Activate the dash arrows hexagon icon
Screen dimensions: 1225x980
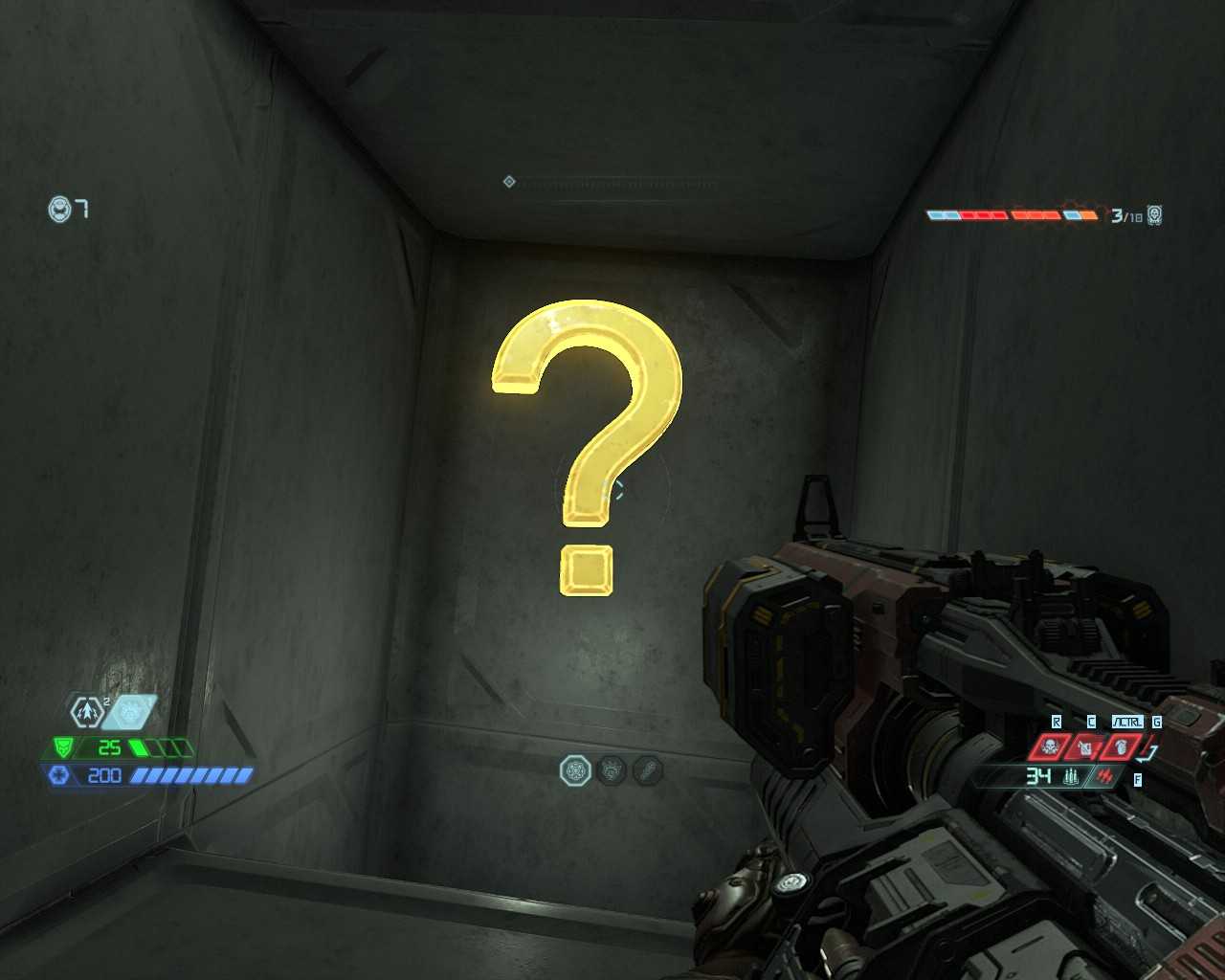click(86, 711)
